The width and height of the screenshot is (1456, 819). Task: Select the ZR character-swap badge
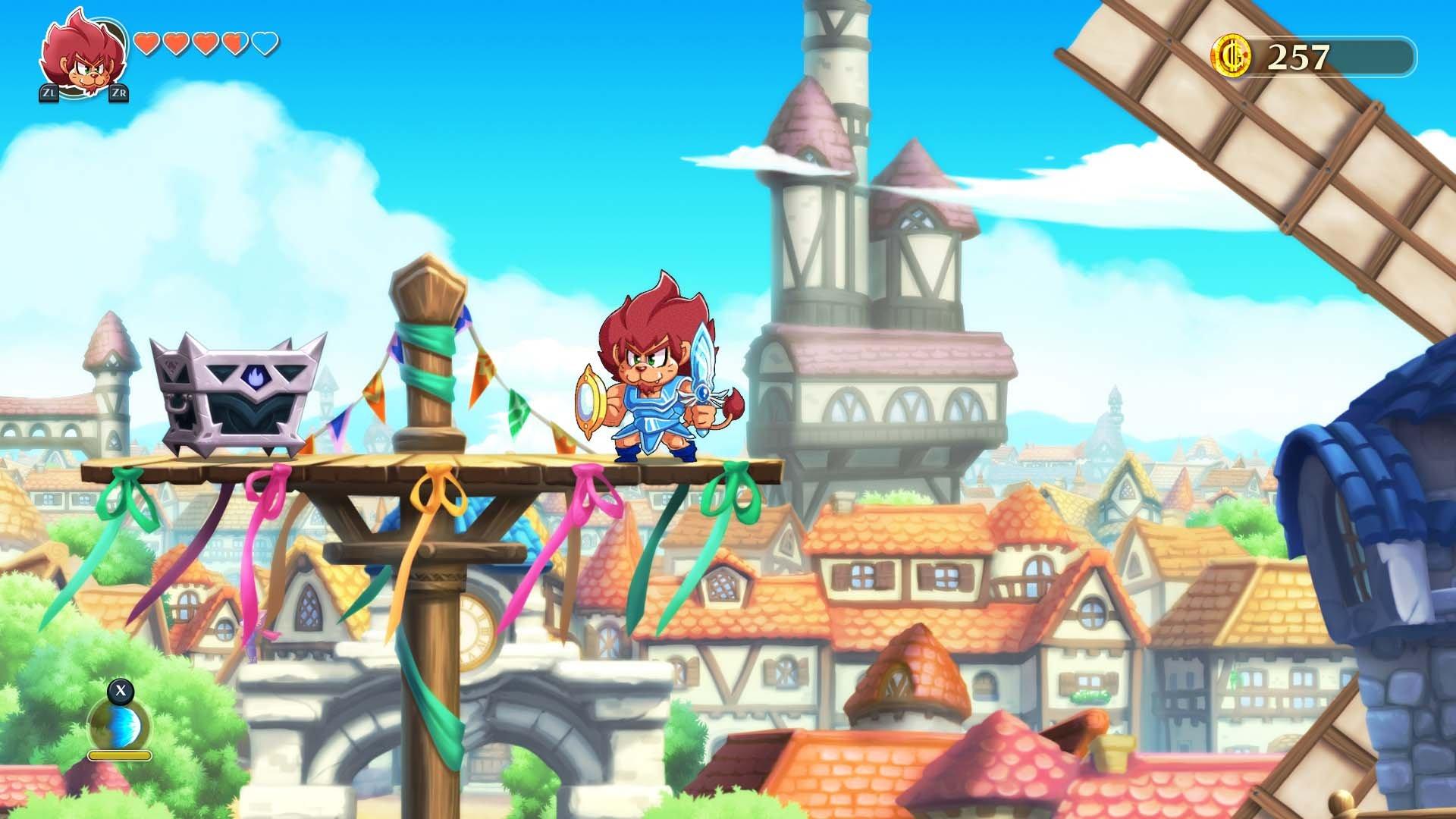118,93
